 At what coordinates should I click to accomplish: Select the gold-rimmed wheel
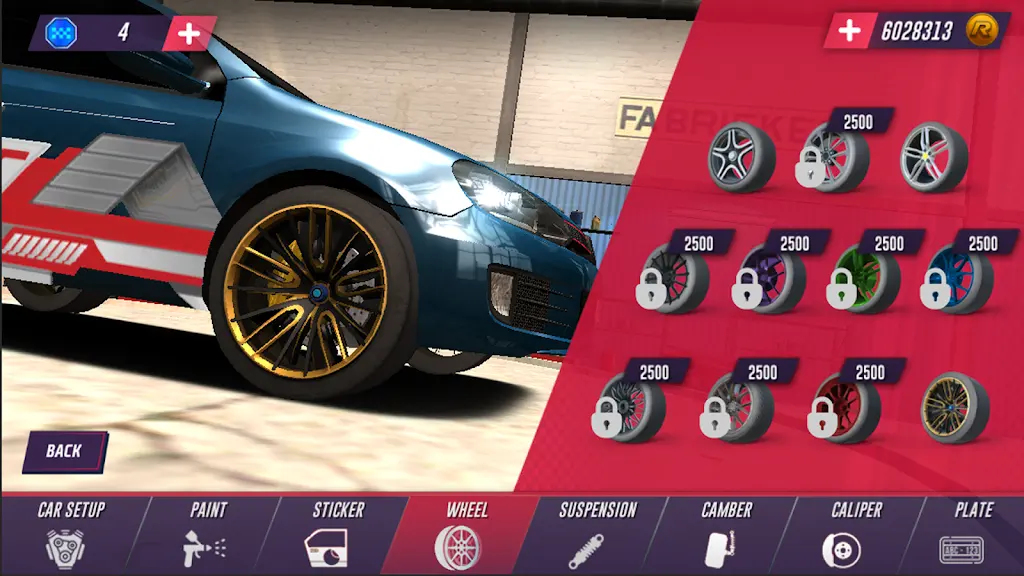click(x=953, y=408)
